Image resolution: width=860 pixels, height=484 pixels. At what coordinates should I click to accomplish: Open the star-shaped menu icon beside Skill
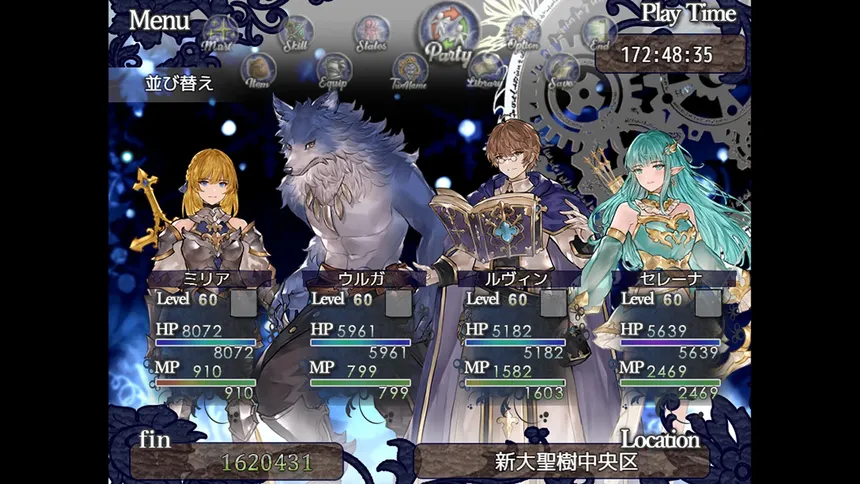219,33
